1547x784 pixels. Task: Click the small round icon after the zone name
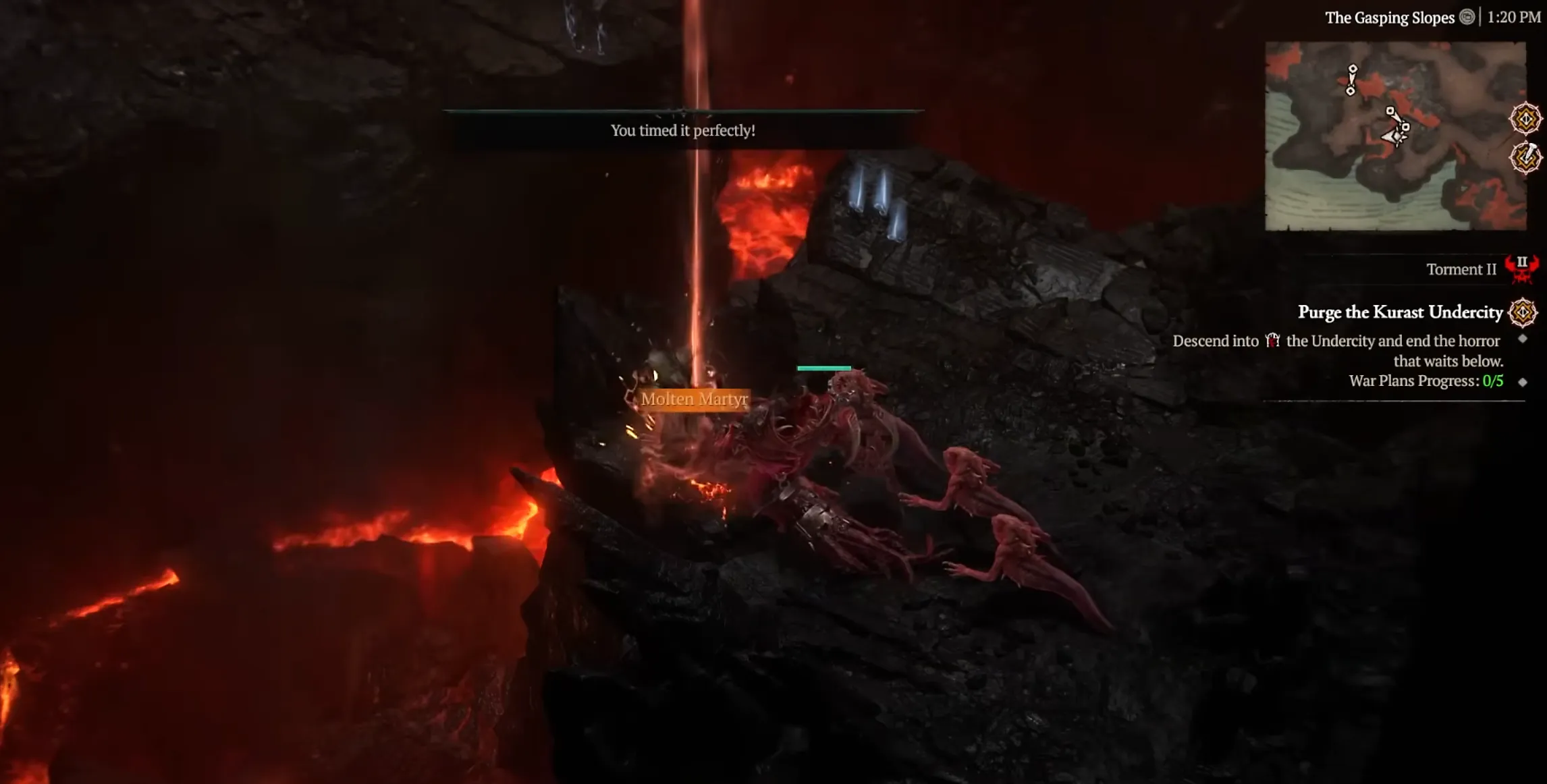click(1467, 18)
